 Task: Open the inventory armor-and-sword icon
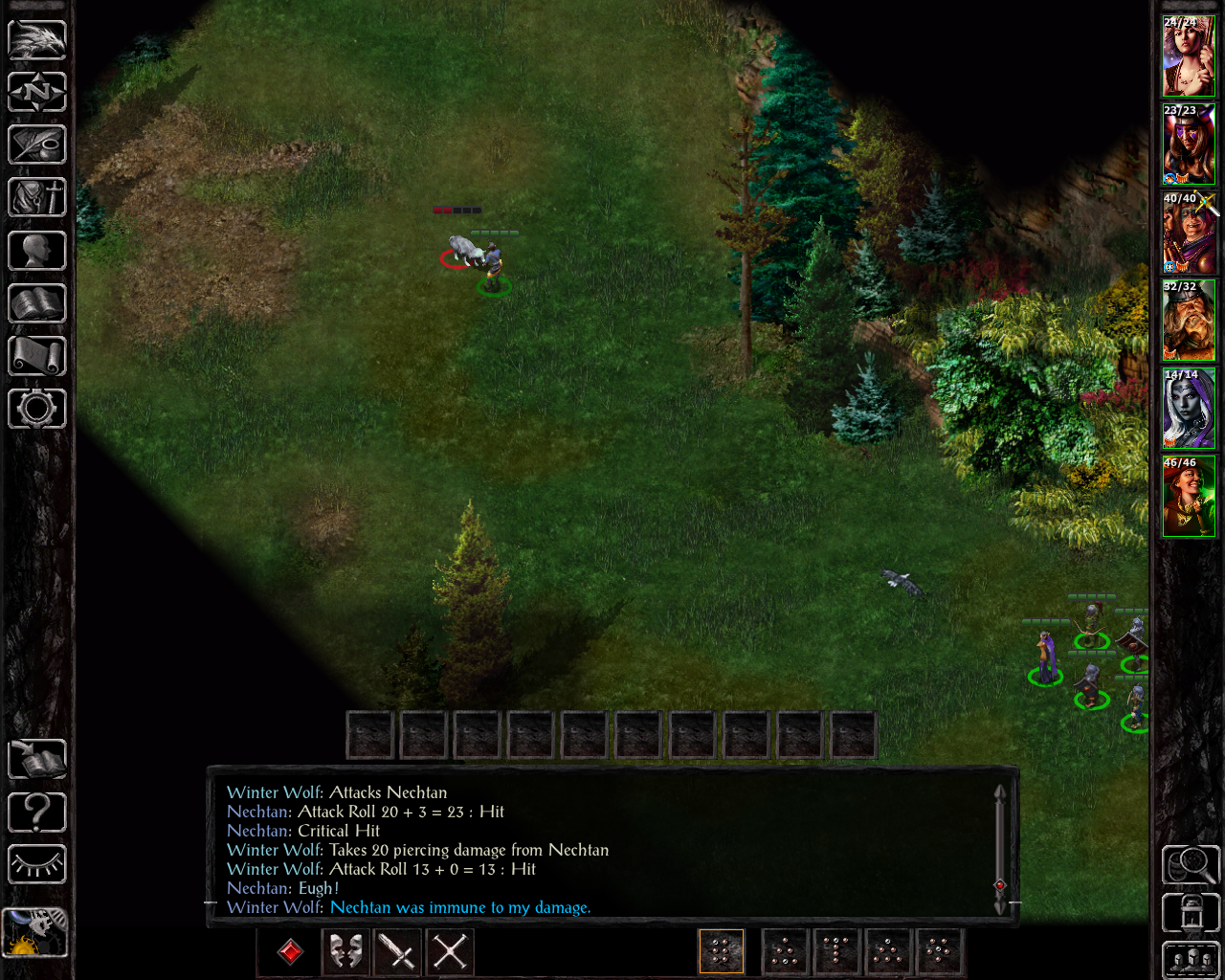click(x=37, y=198)
